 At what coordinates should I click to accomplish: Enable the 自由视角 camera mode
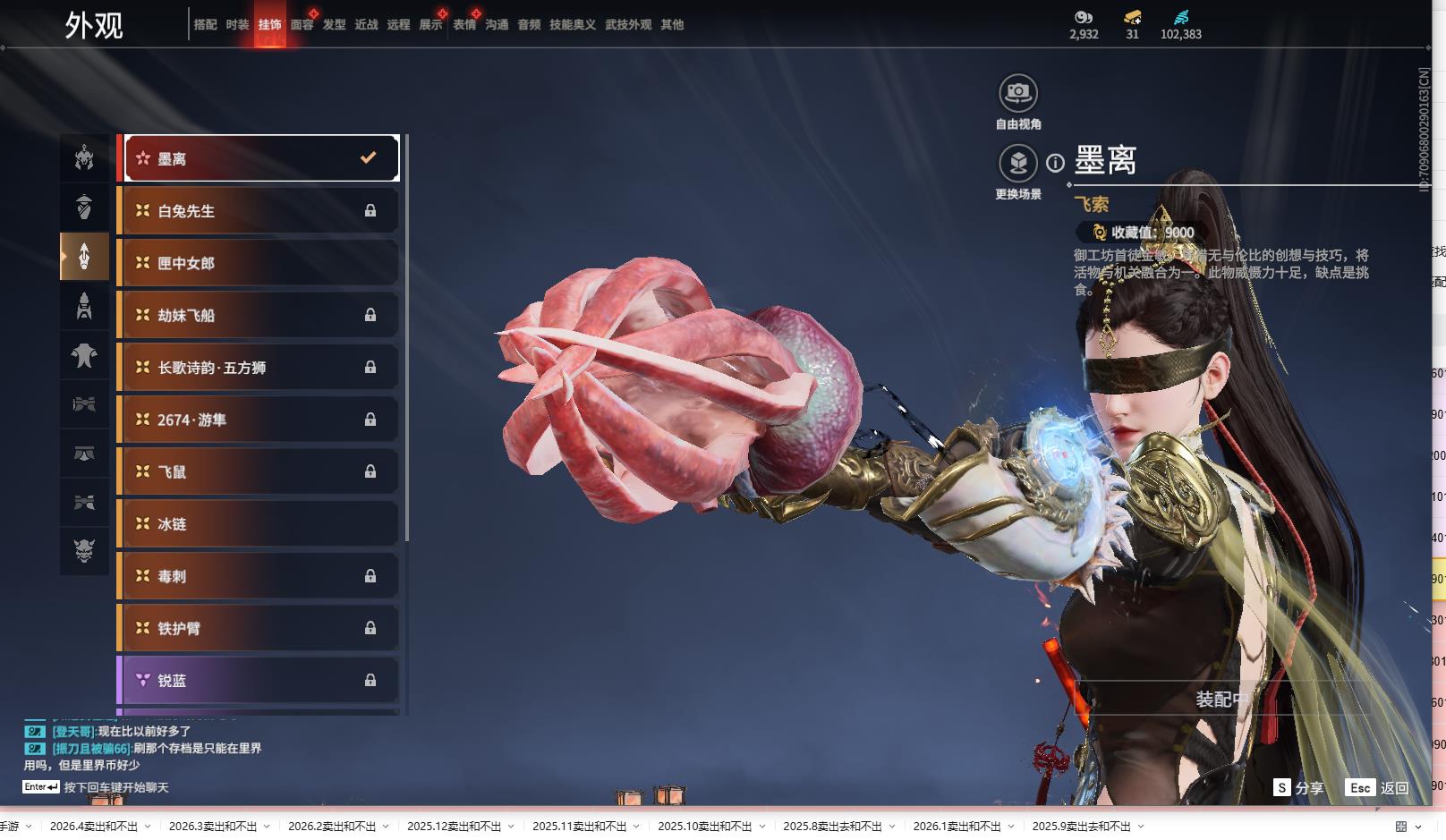tap(1018, 93)
